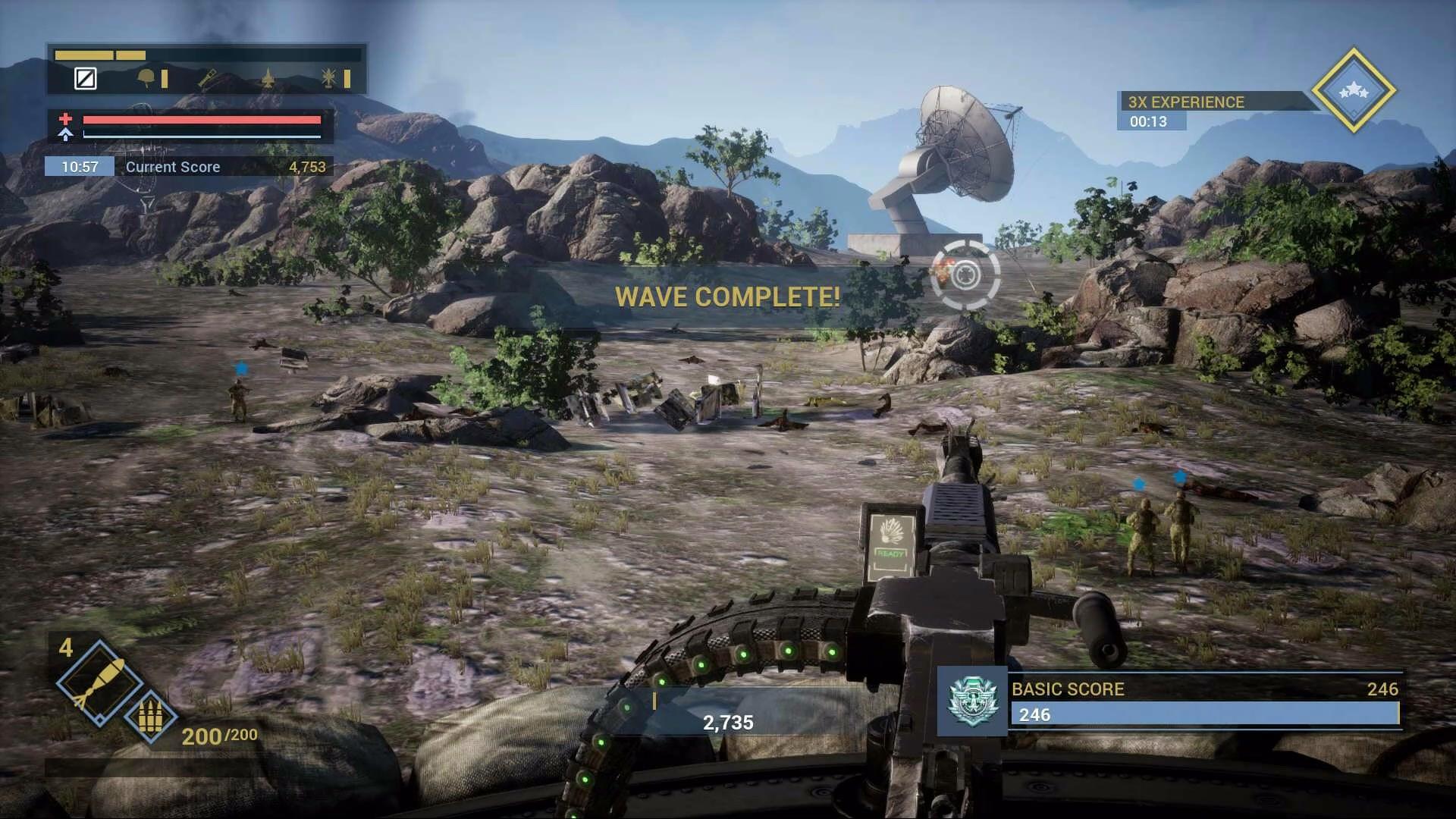This screenshot has height=819, width=1456.
Task: Trigger the explosion burst support ability
Action: pos(329,78)
